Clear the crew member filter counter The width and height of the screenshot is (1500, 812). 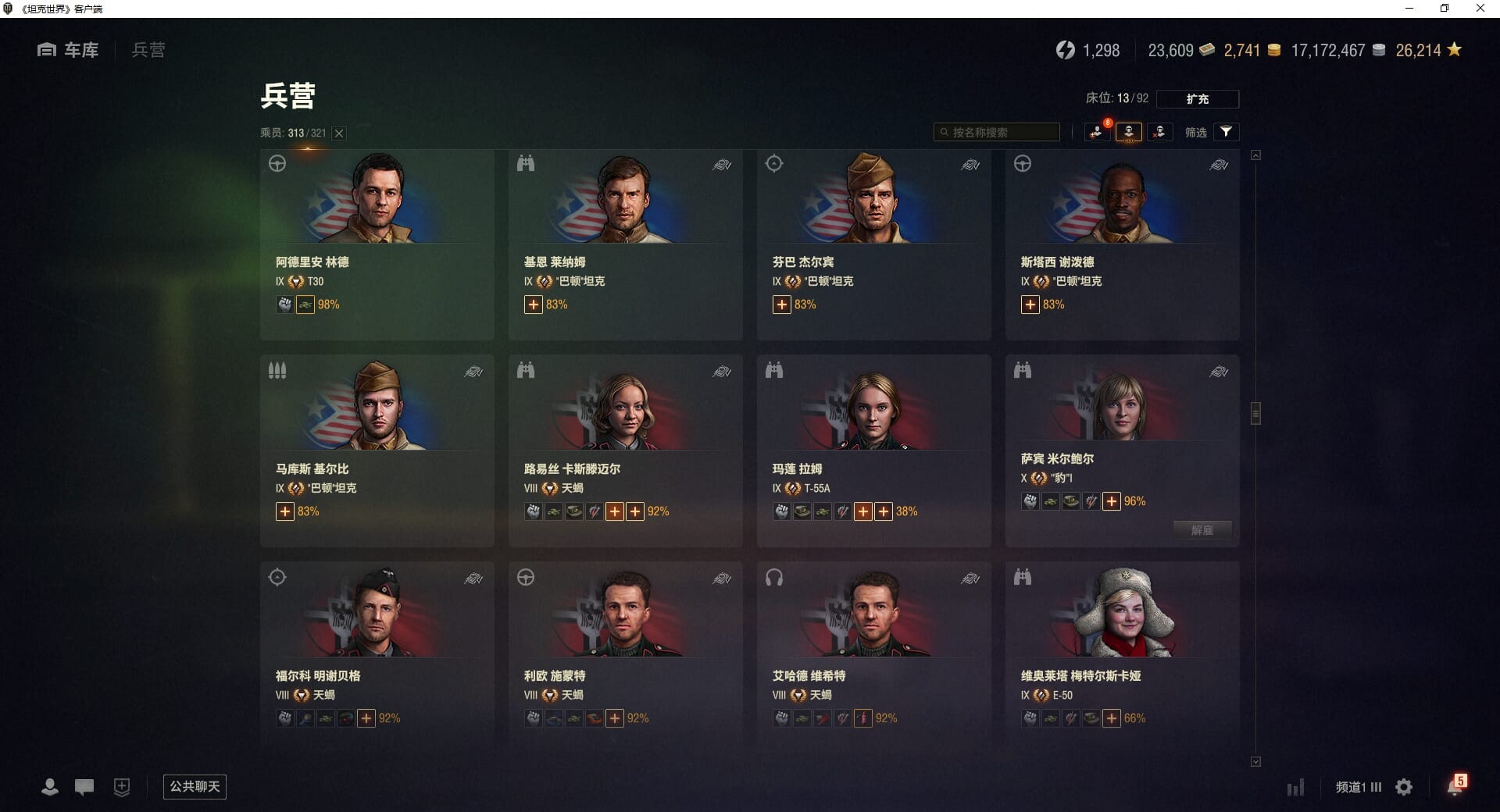point(339,134)
